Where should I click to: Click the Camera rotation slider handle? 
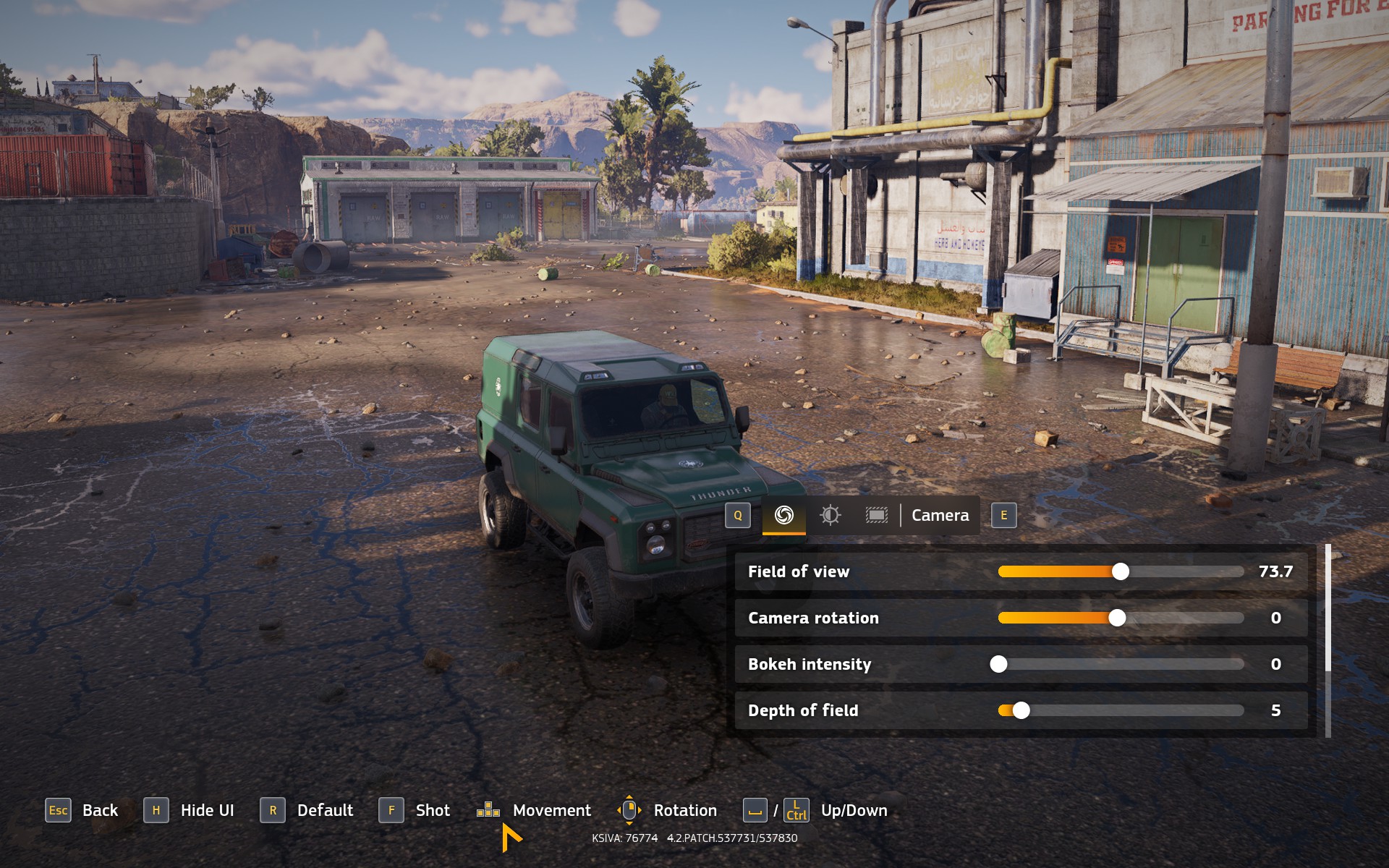[x=1118, y=618]
